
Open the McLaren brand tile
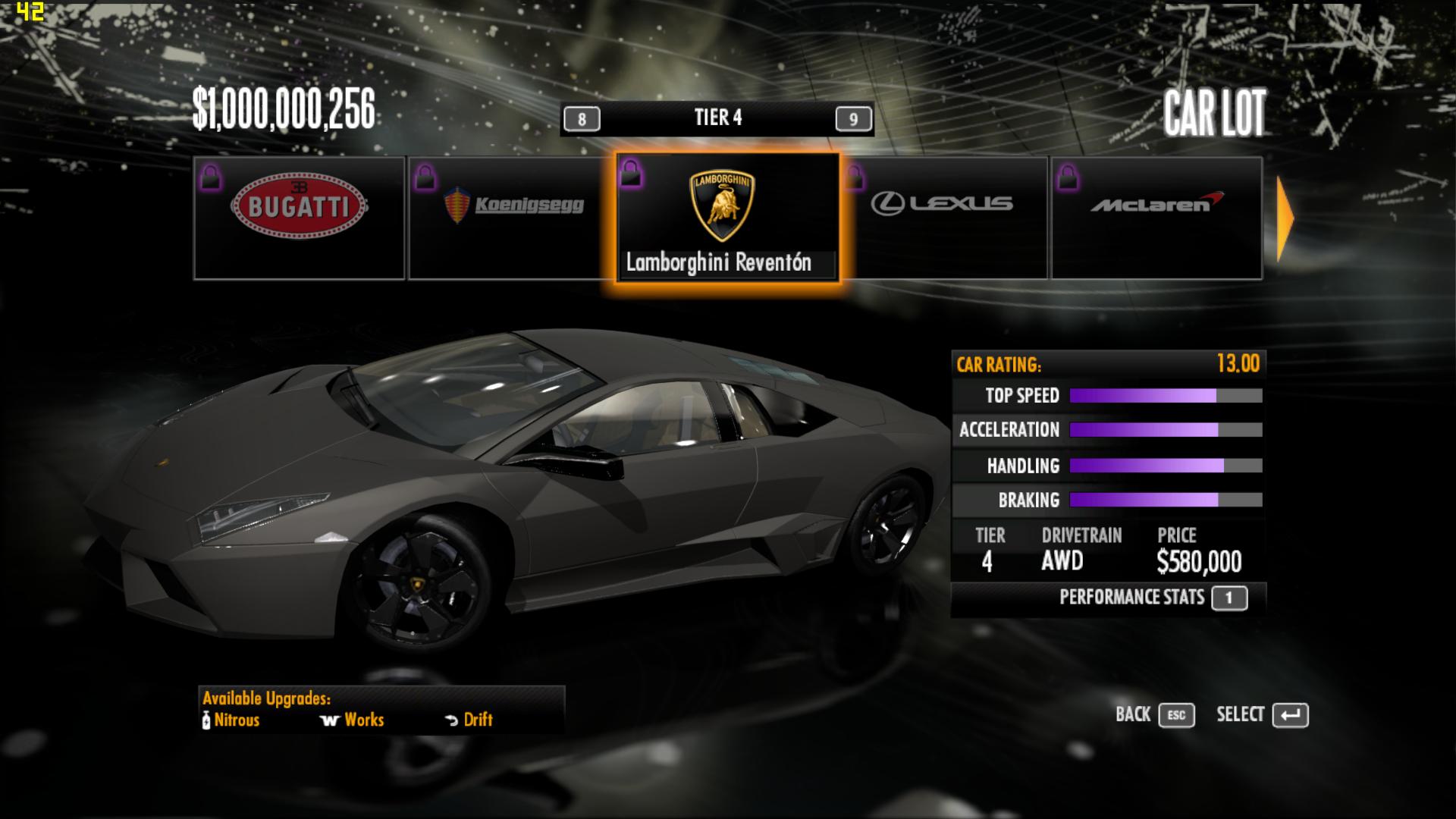1156,218
